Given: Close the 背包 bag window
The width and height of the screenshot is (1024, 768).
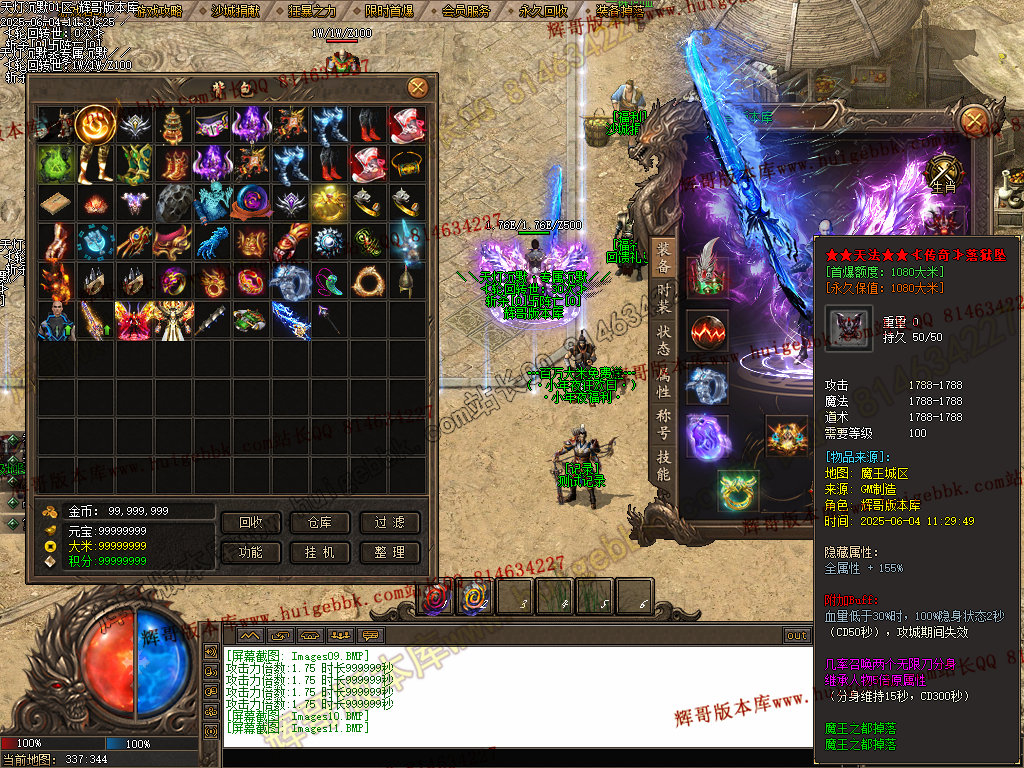Looking at the screenshot, I should 417,88.
